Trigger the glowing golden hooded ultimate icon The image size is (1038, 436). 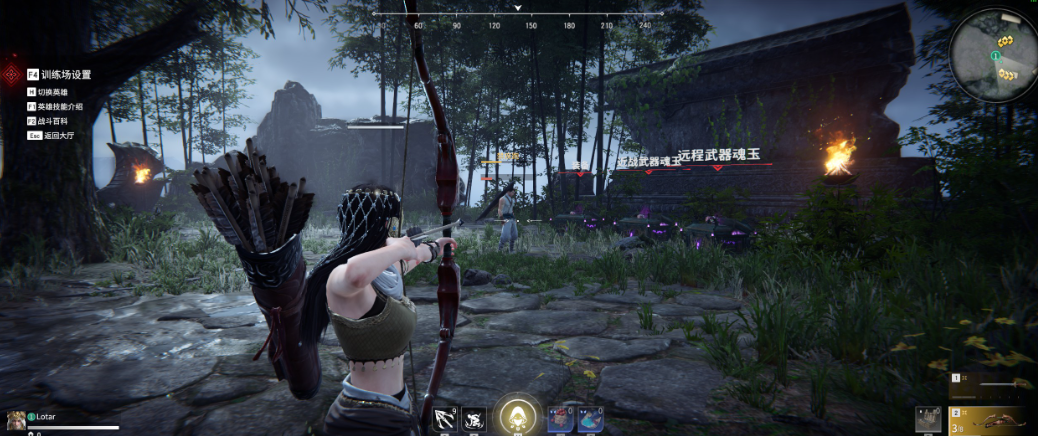point(519,415)
